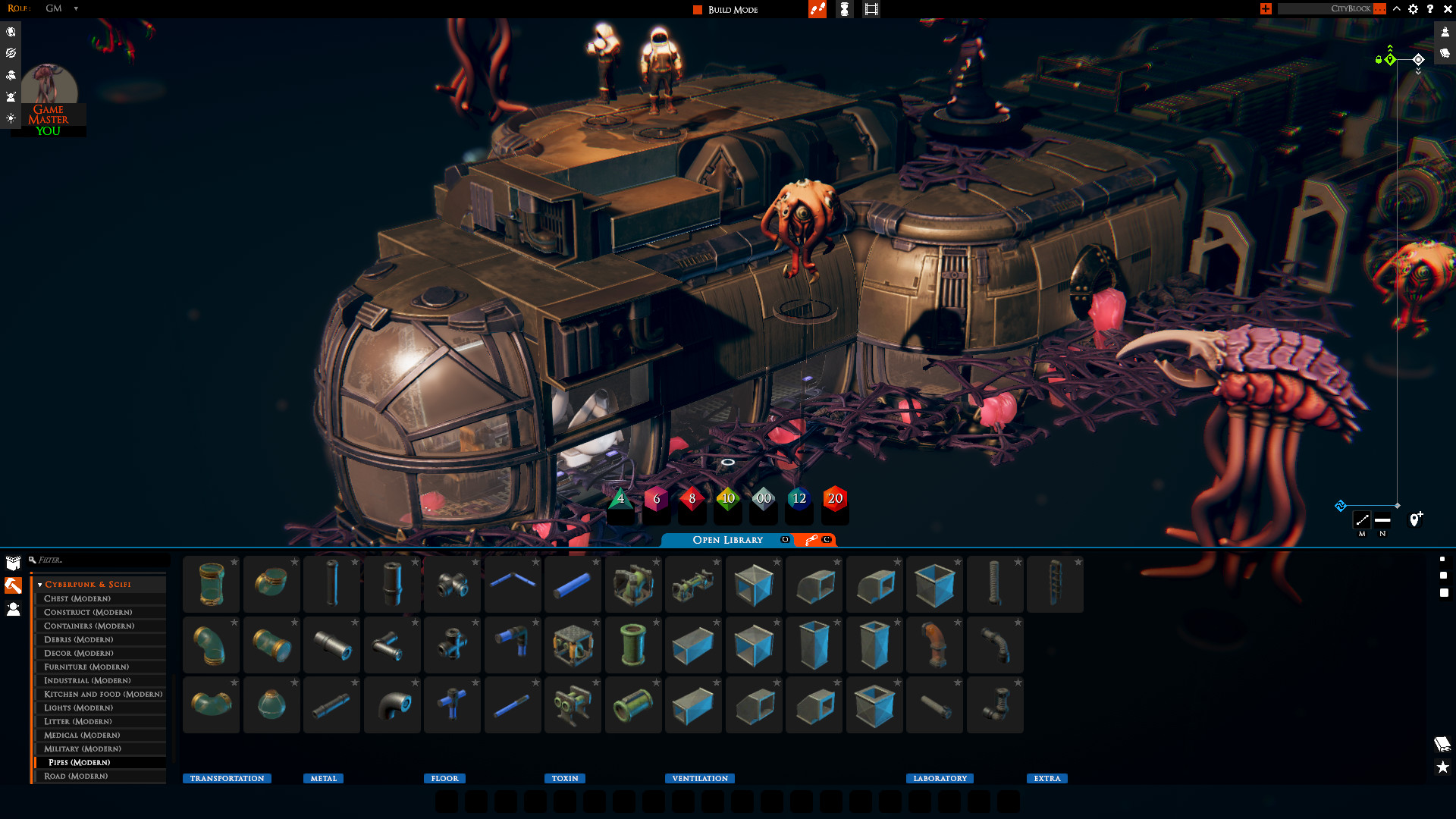Open the history hourglass tool at top
The height and width of the screenshot is (819, 1456).
(844, 9)
